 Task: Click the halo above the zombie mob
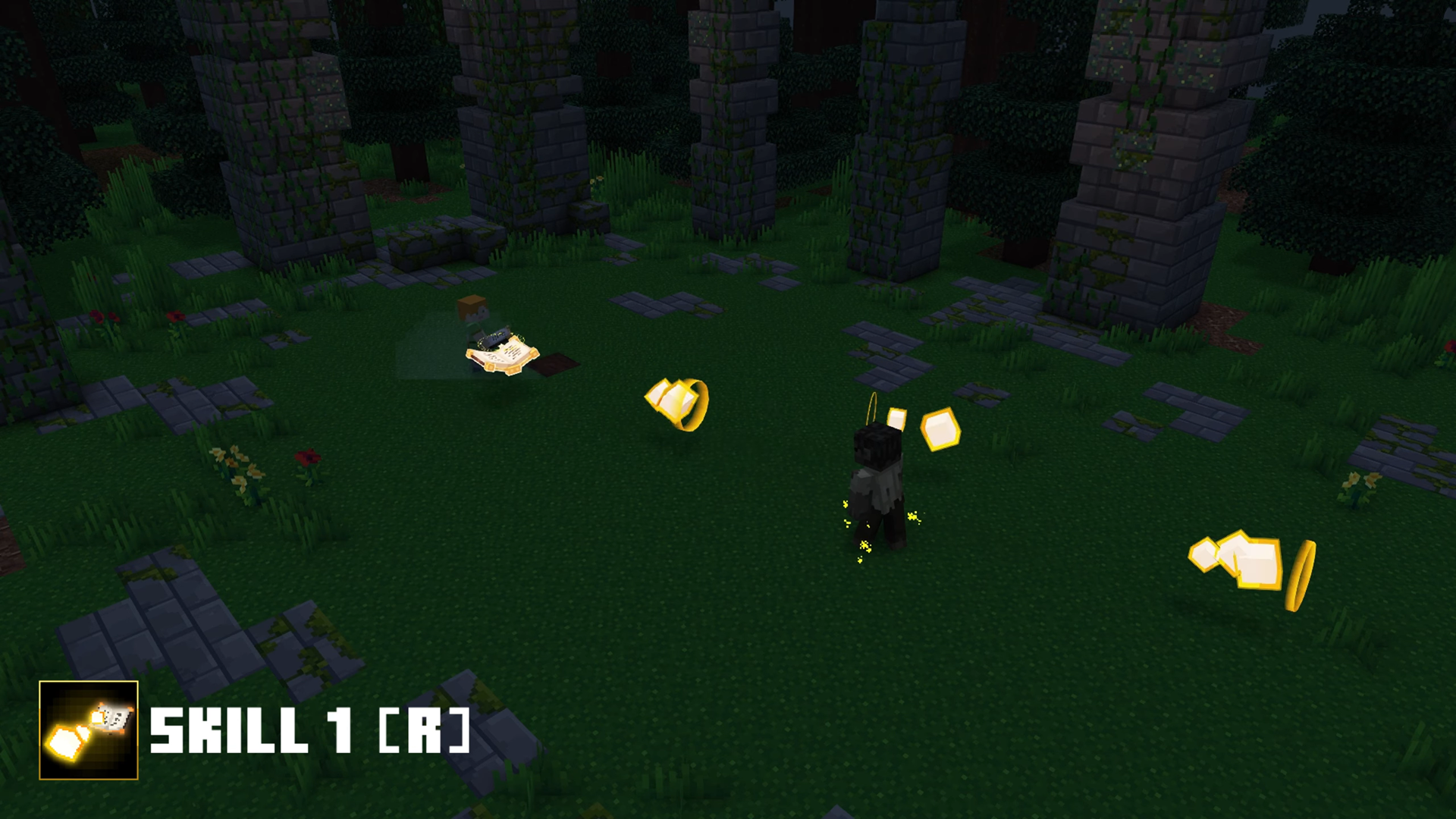871,406
